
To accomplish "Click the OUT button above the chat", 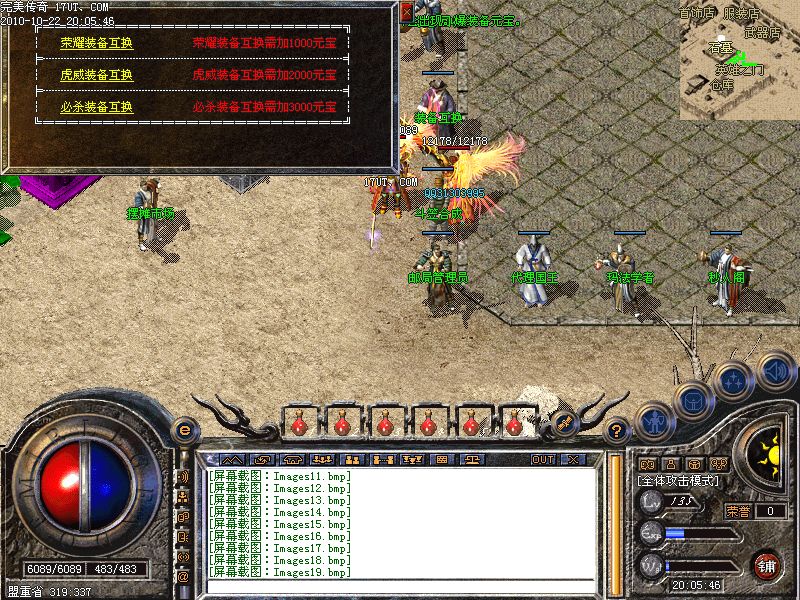I will [x=542, y=459].
